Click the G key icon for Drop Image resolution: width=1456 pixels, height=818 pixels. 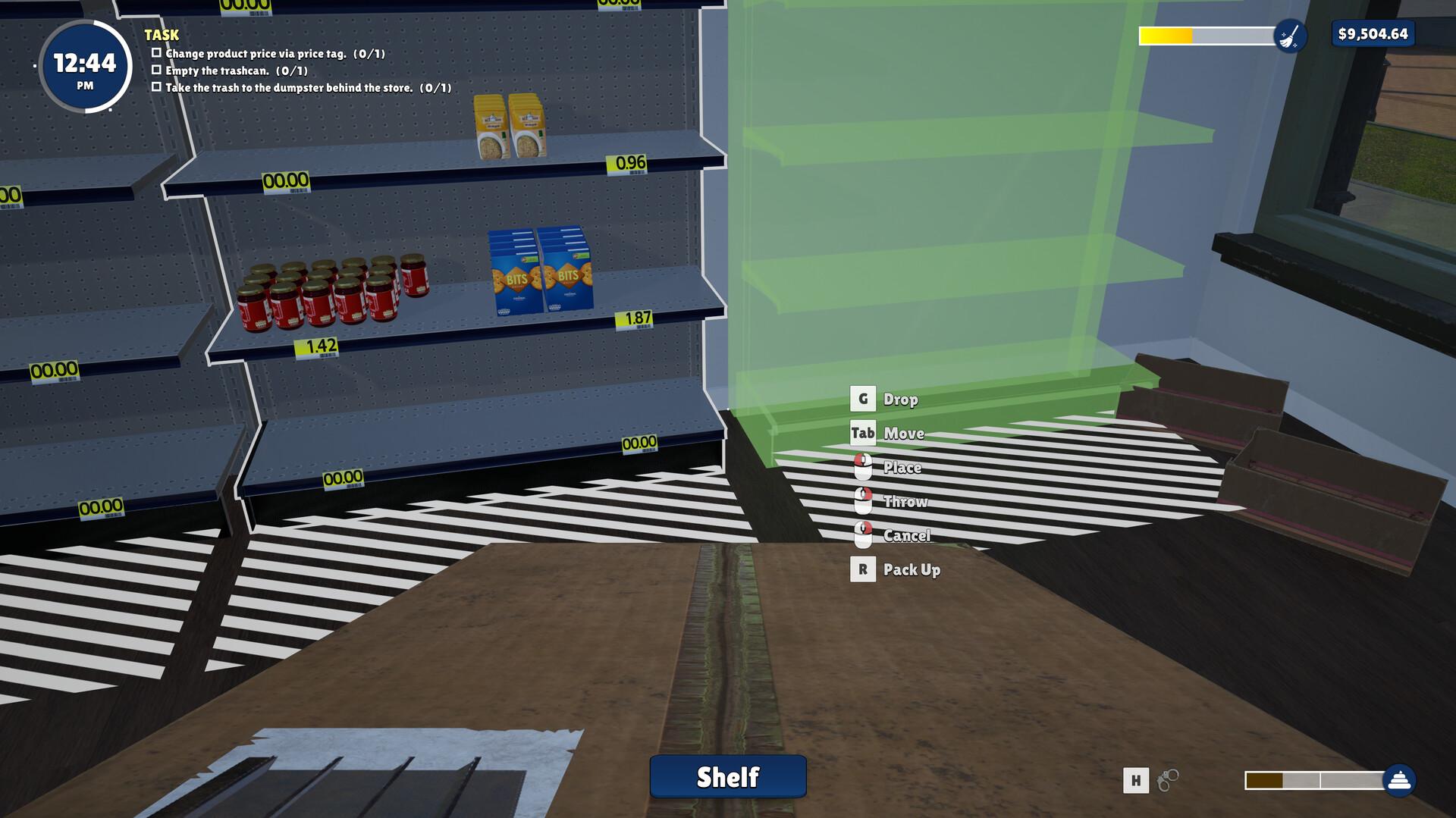click(x=862, y=398)
